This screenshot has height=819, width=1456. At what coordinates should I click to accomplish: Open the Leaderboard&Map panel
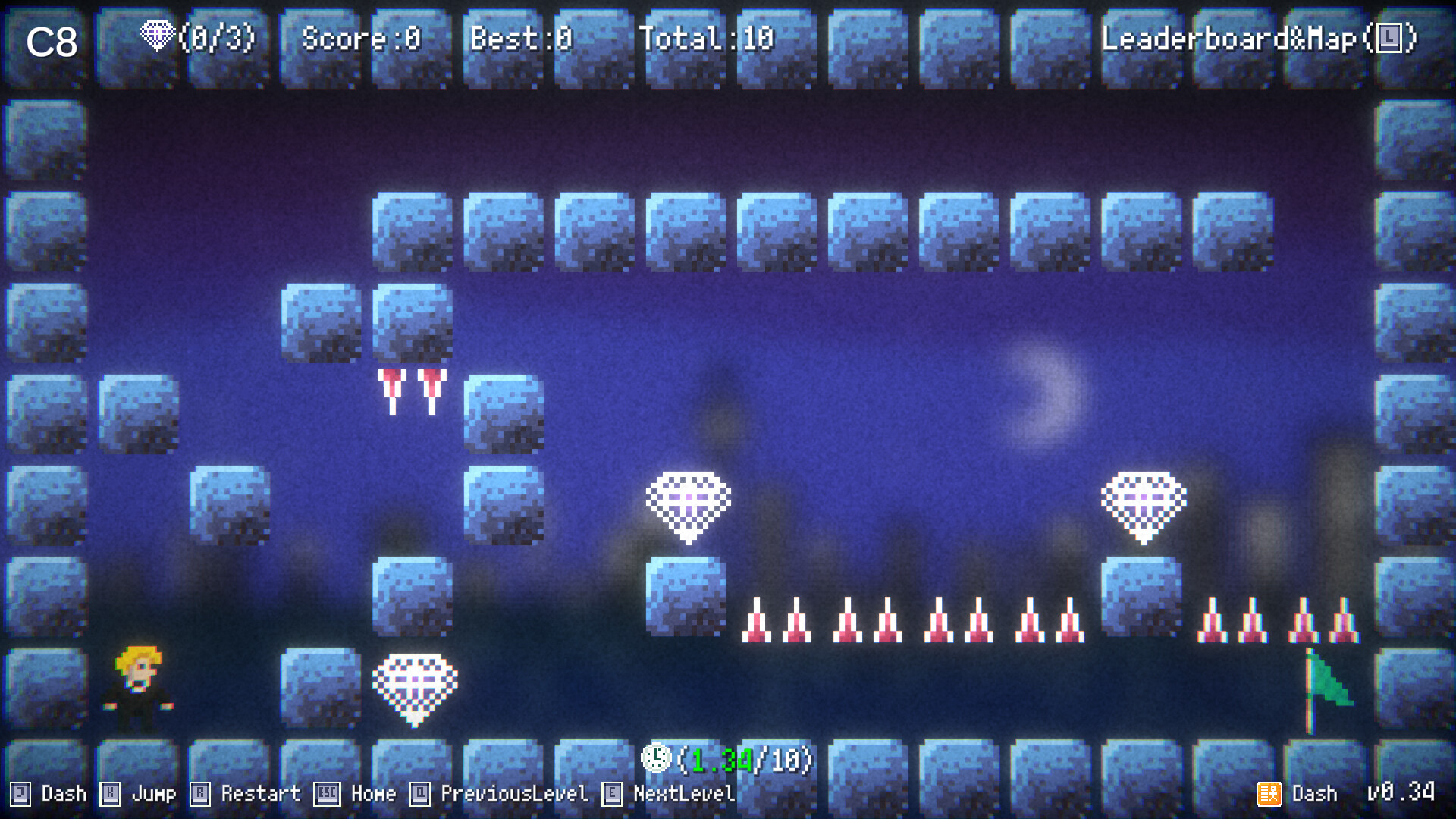click(x=1259, y=36)
